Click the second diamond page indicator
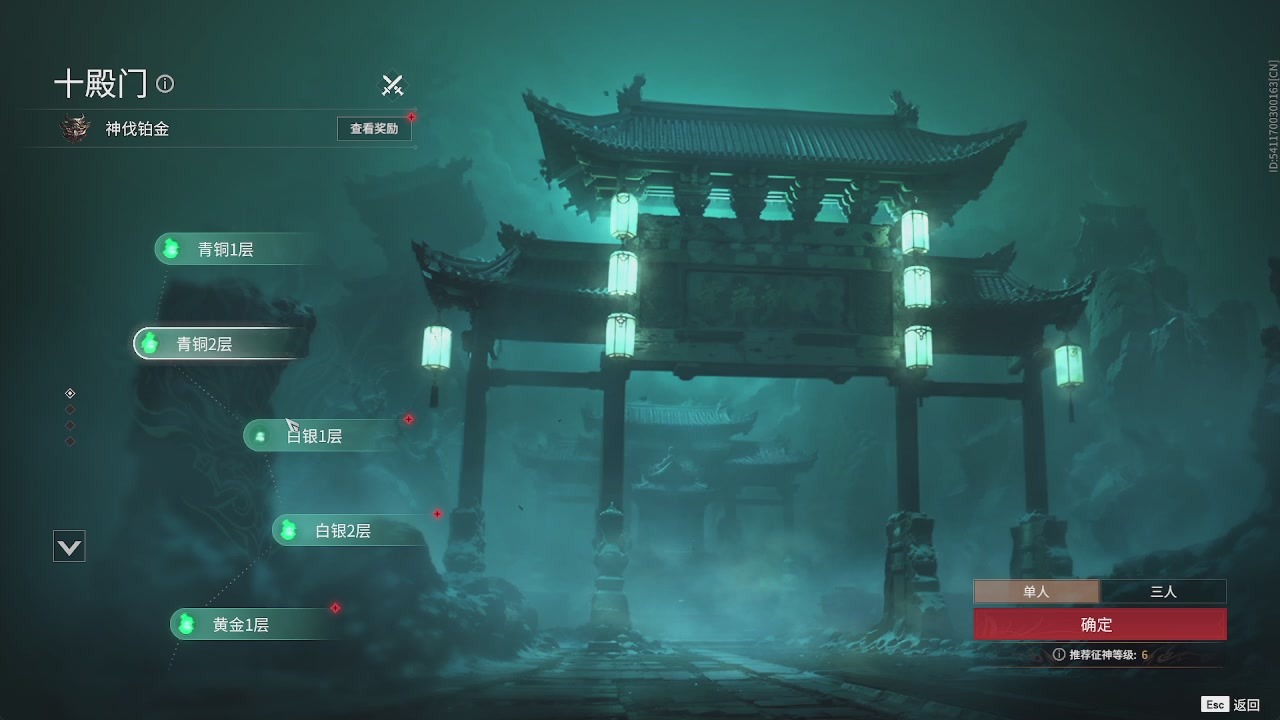The width and height of the screenshot is (1280, 720). pyautogui.click(x=70, y=409)
